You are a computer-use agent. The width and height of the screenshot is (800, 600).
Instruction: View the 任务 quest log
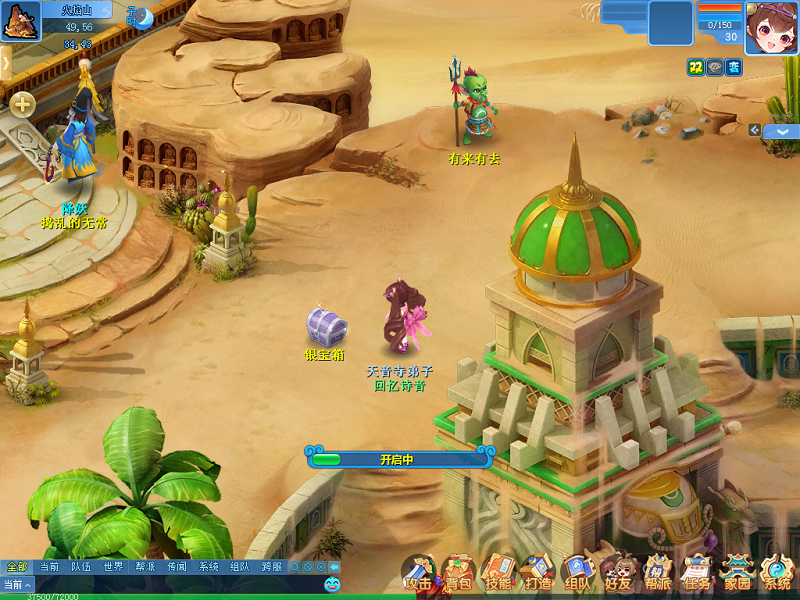tap(697, 574)
